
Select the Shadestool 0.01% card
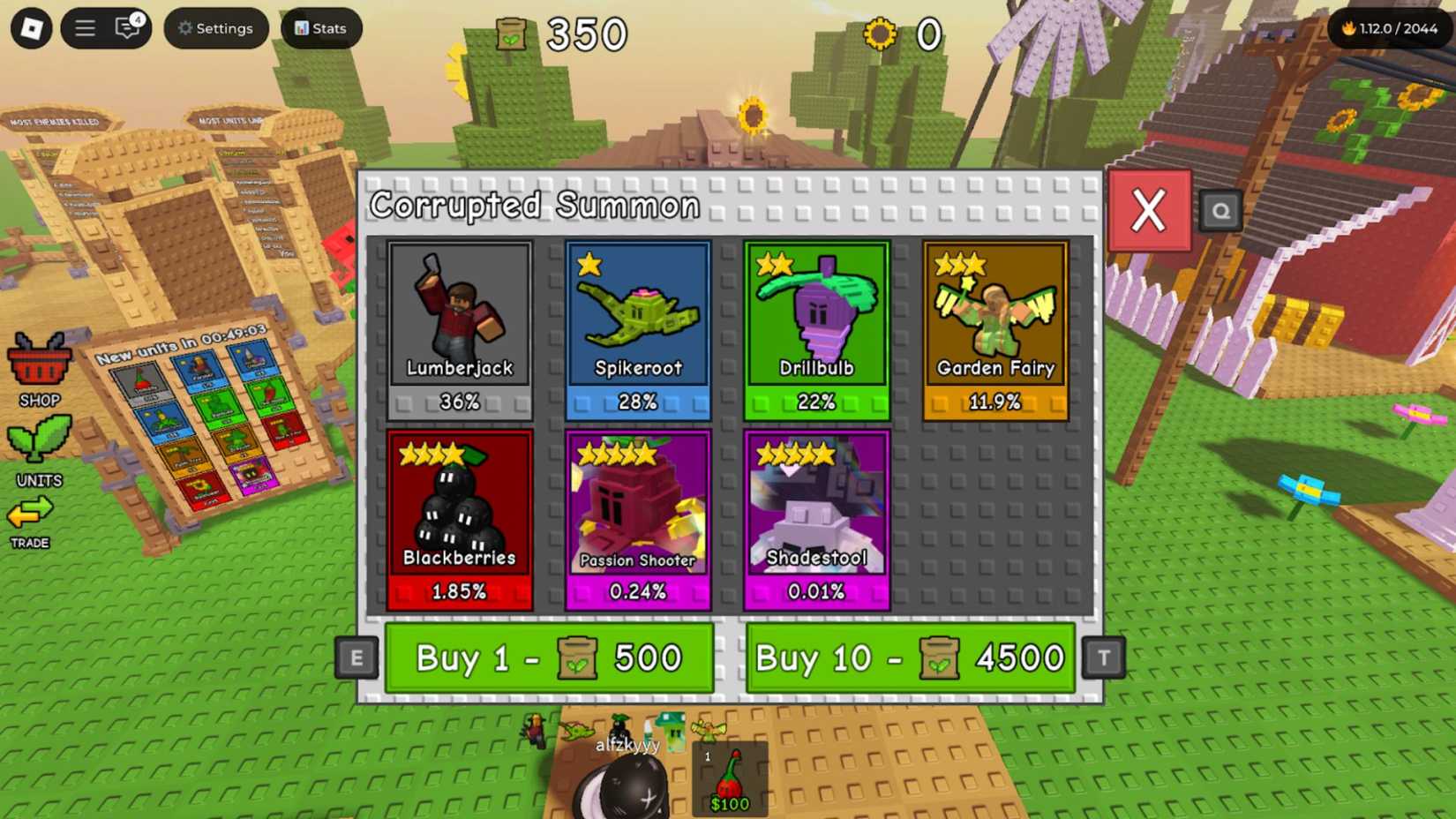(x=816, y=516)
